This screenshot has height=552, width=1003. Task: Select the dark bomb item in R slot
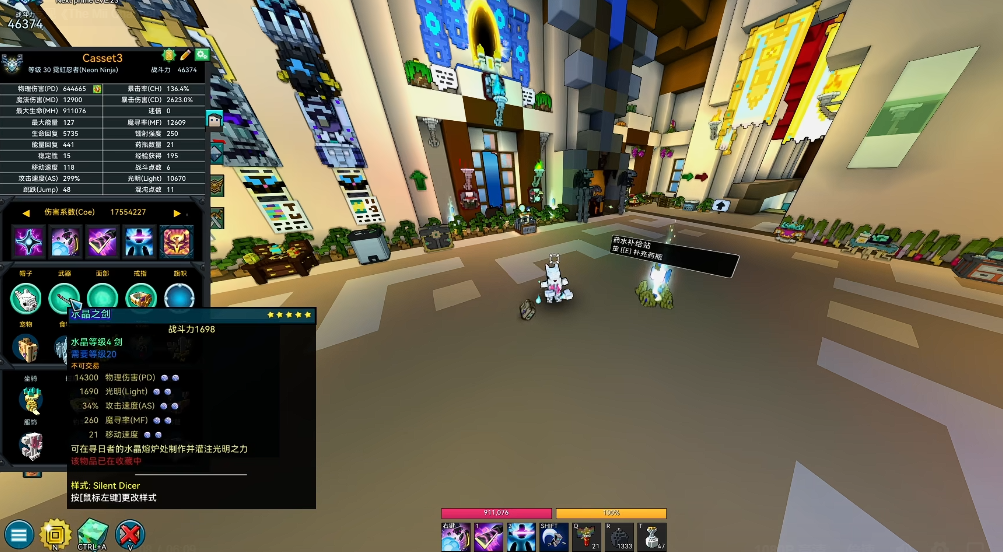pyautogui.click(x=620, y=537)
